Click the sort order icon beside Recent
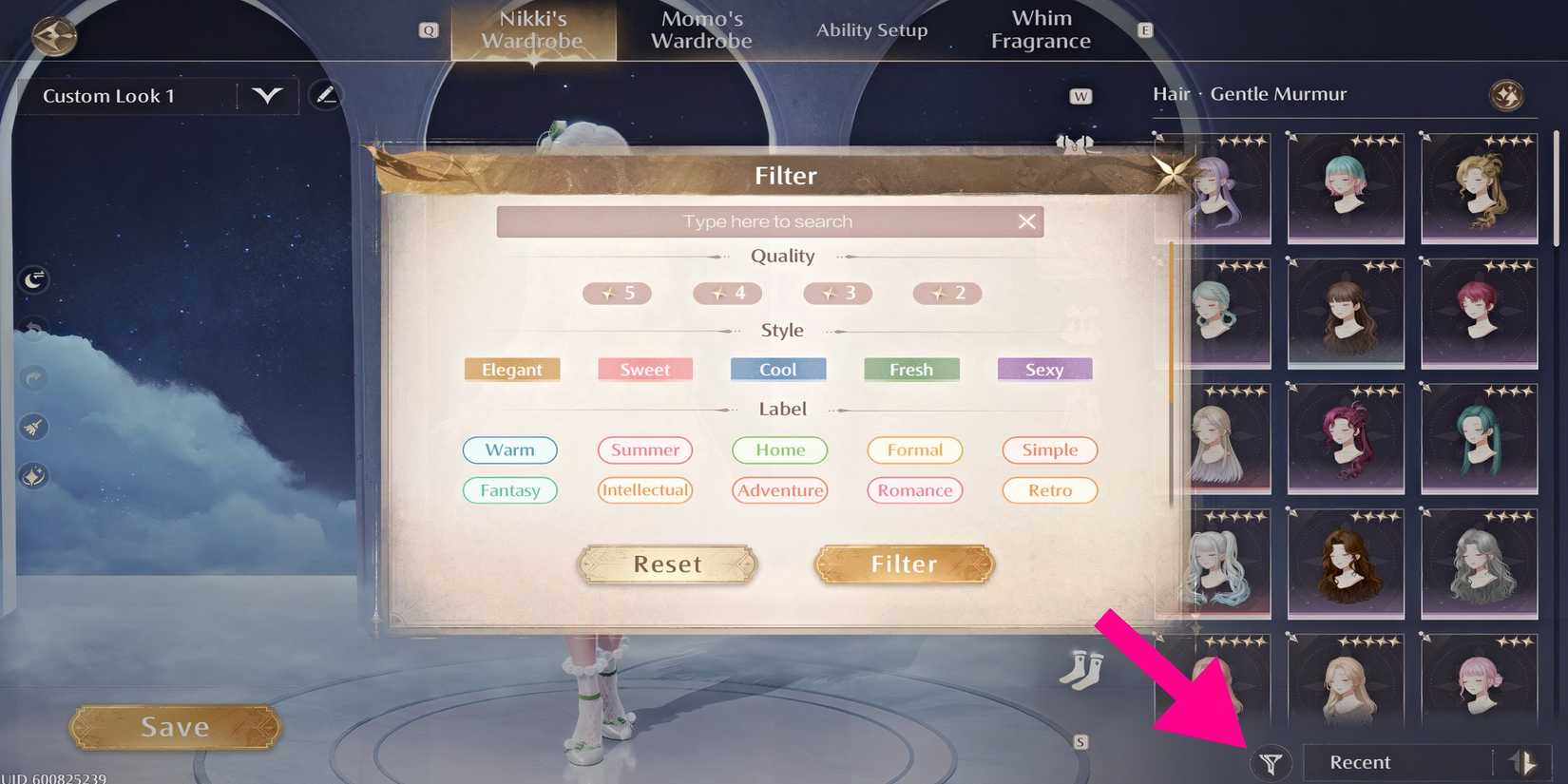This screenshot has height=784, width=1568. (x=1524, y=761)
